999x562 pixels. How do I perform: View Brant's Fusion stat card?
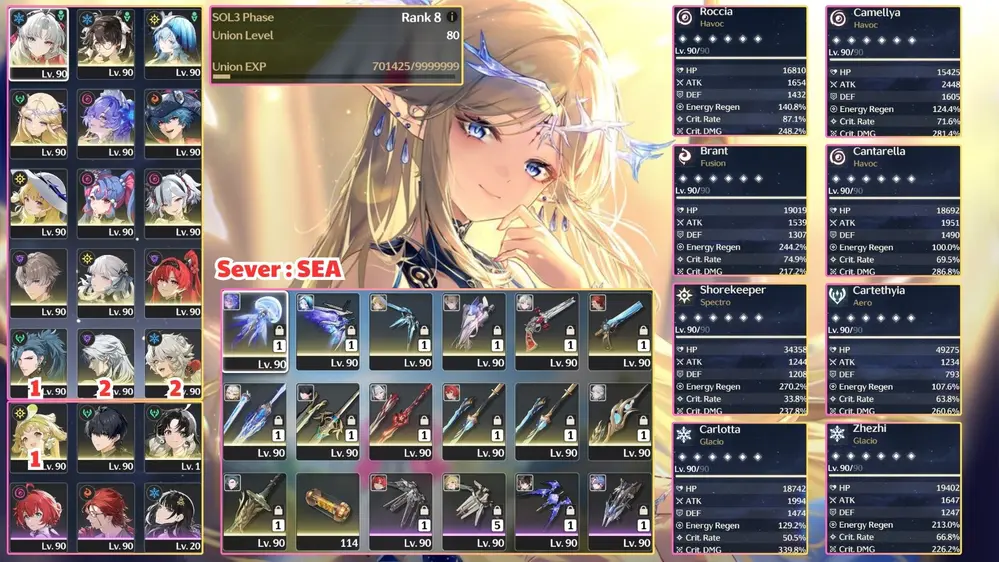pos(740,209)
